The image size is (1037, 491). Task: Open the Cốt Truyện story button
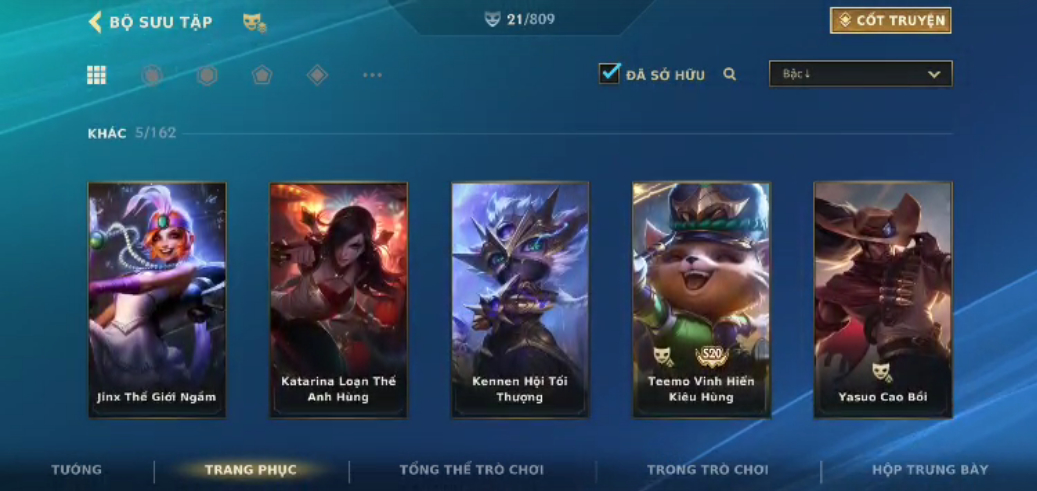890,21
